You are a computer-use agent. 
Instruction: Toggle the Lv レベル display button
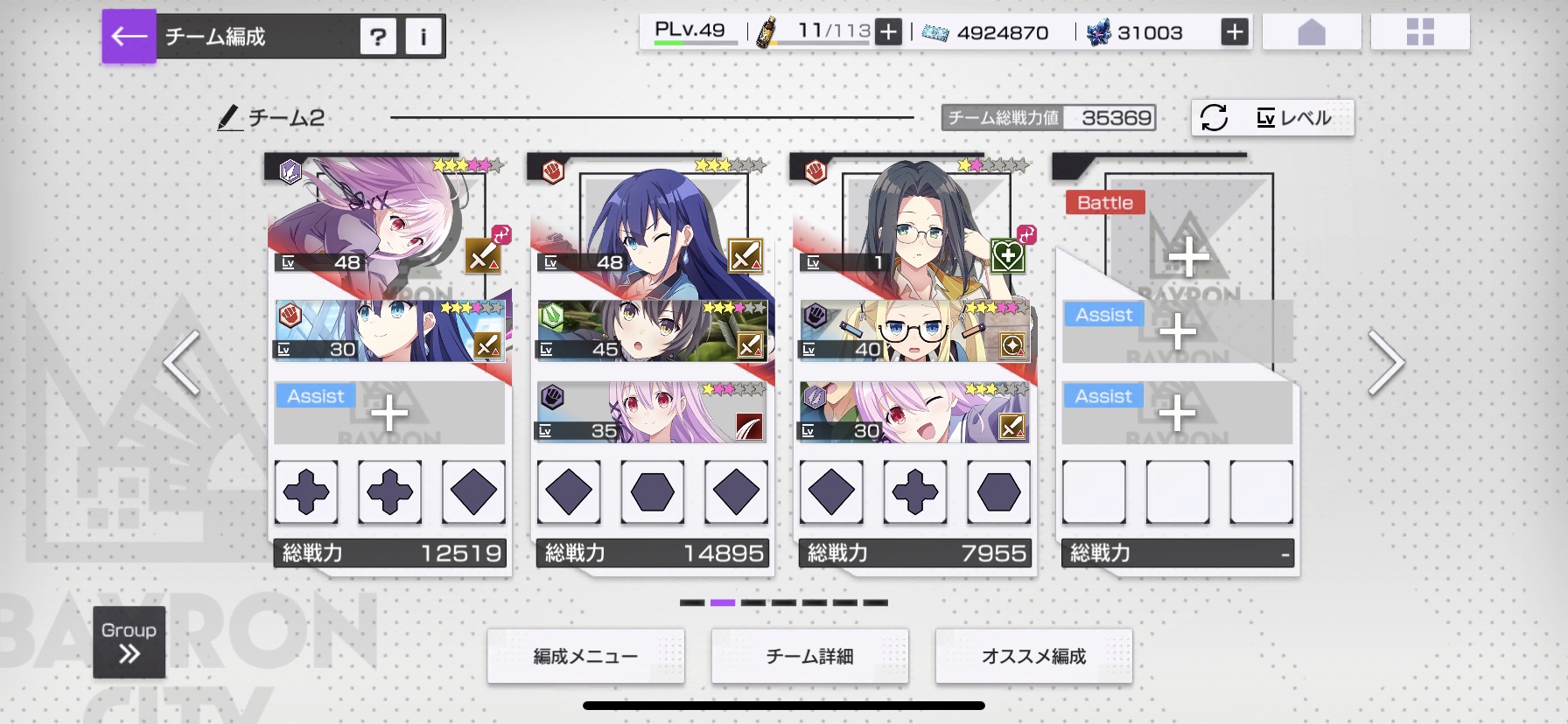1273,117
